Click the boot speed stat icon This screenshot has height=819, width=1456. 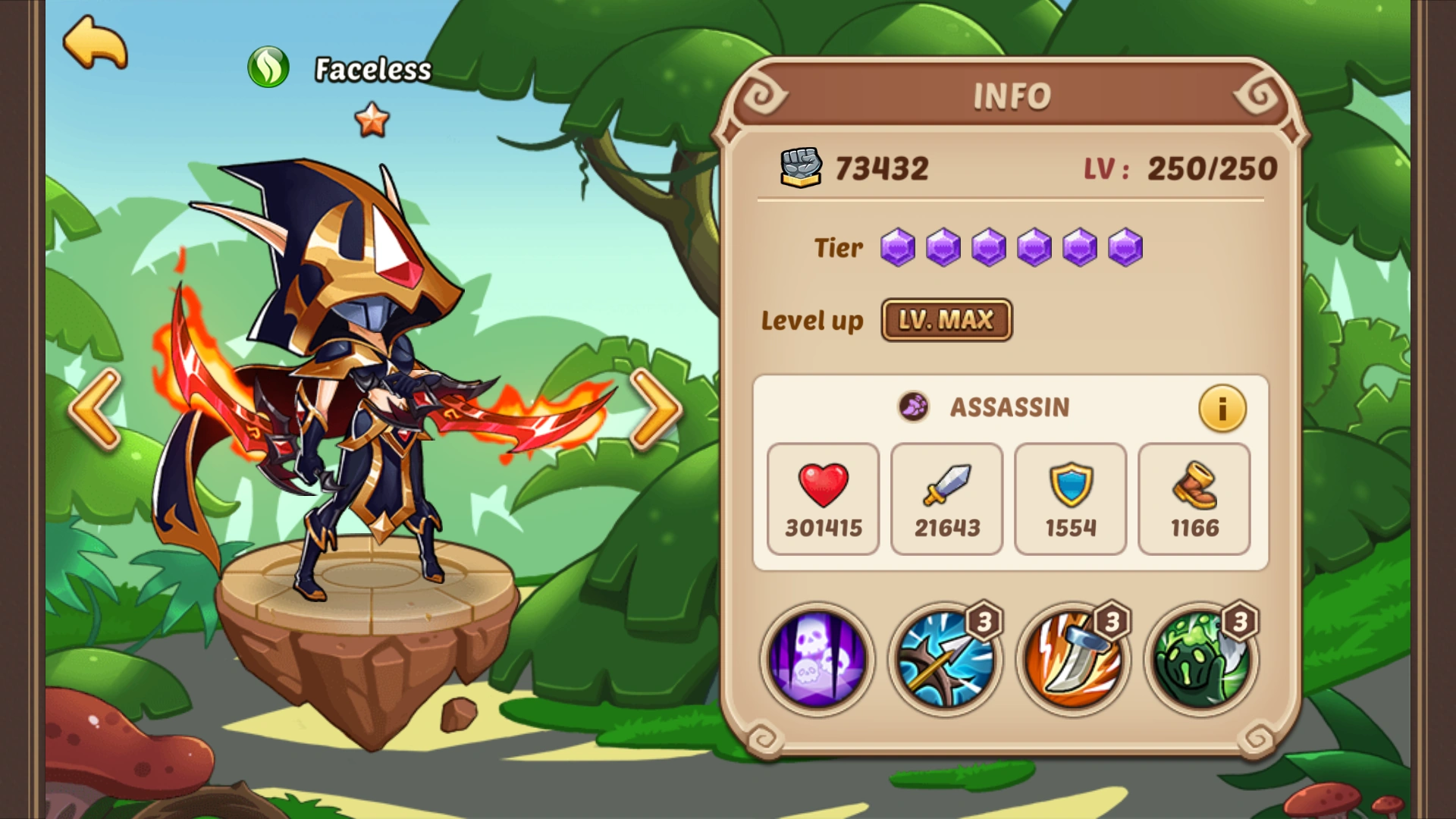1194,485
